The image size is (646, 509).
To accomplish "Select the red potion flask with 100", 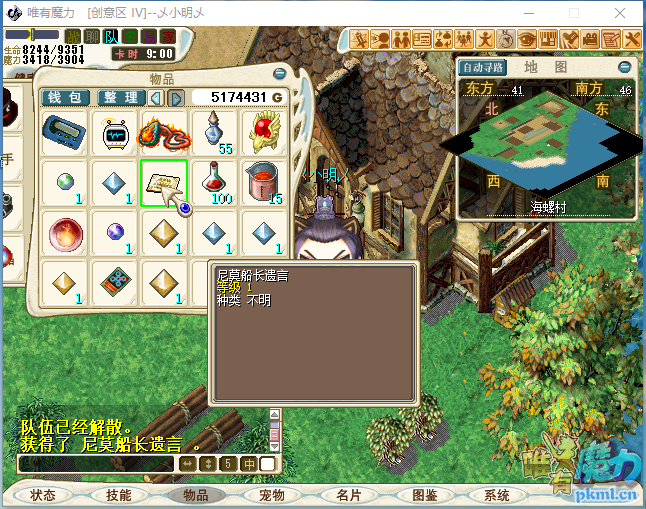I will pos(214,182).
